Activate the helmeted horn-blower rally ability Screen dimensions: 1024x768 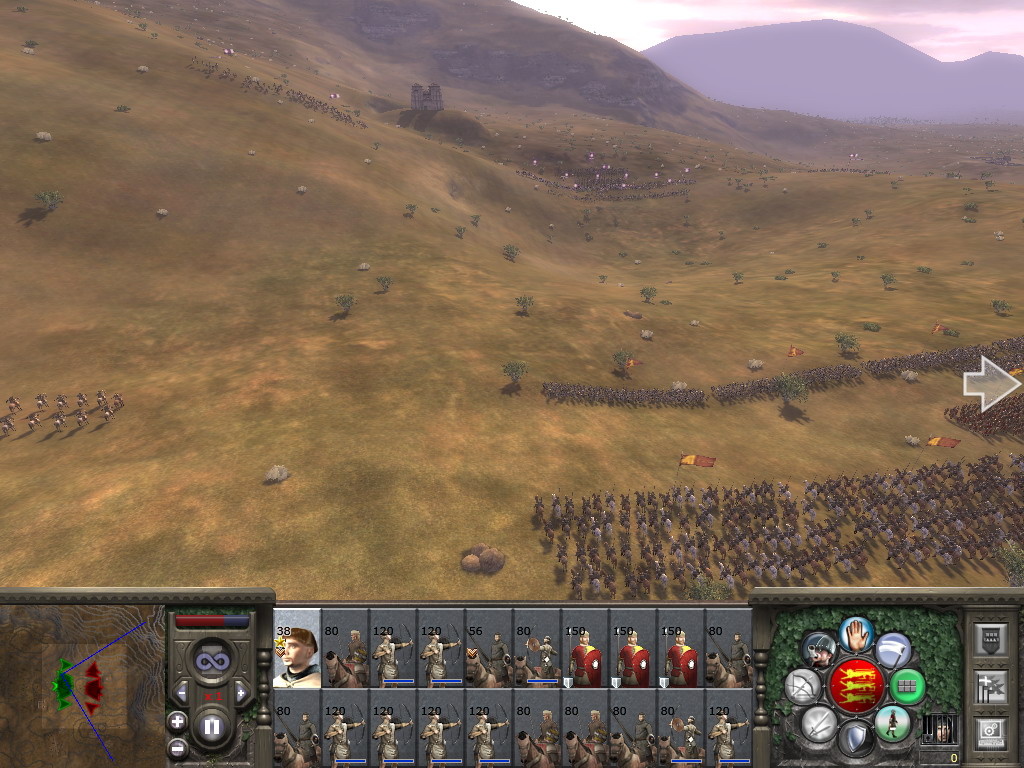click(x=819, y=650)
